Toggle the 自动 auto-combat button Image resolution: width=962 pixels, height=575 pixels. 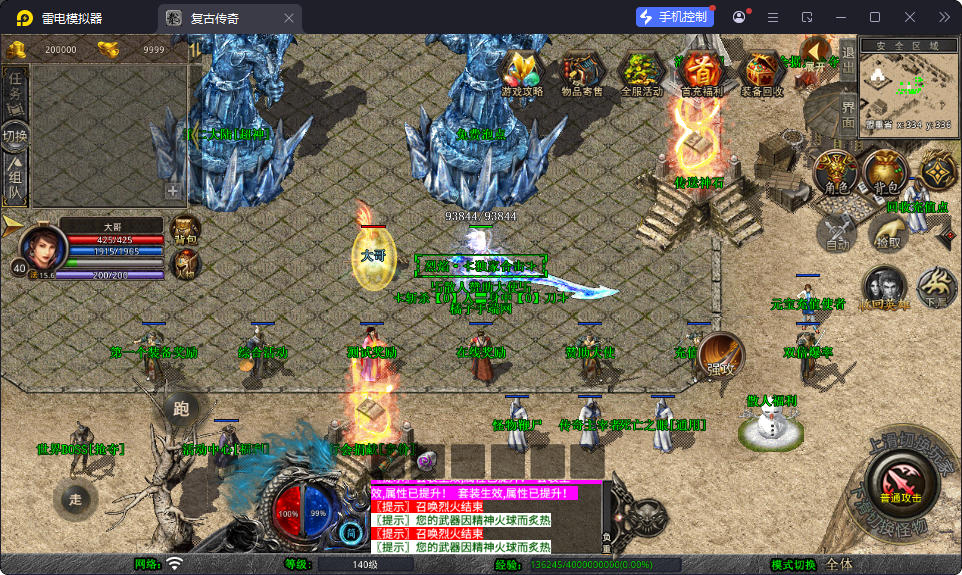click(837, 235)
